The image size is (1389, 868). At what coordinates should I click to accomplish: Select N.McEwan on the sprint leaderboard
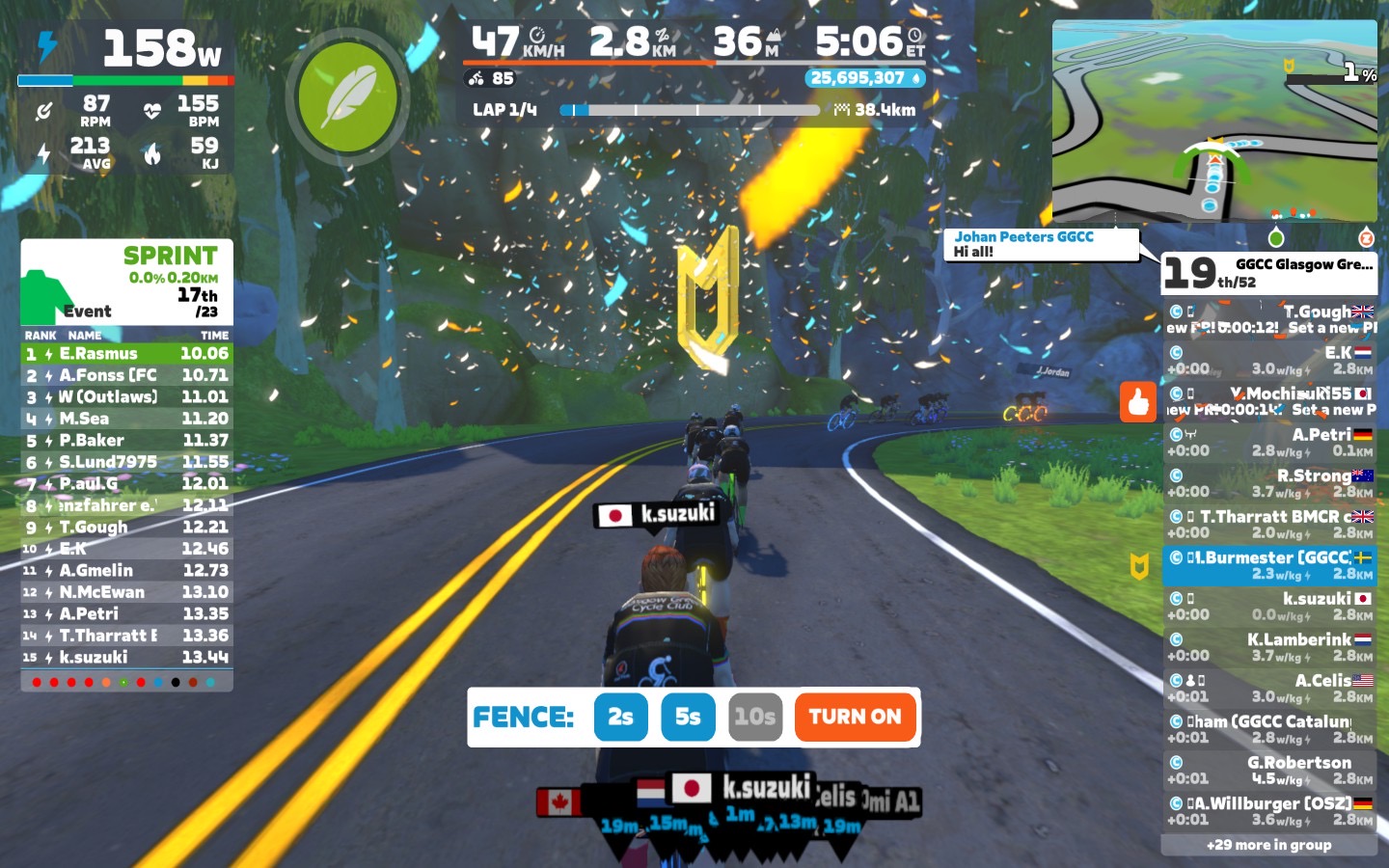126,592
